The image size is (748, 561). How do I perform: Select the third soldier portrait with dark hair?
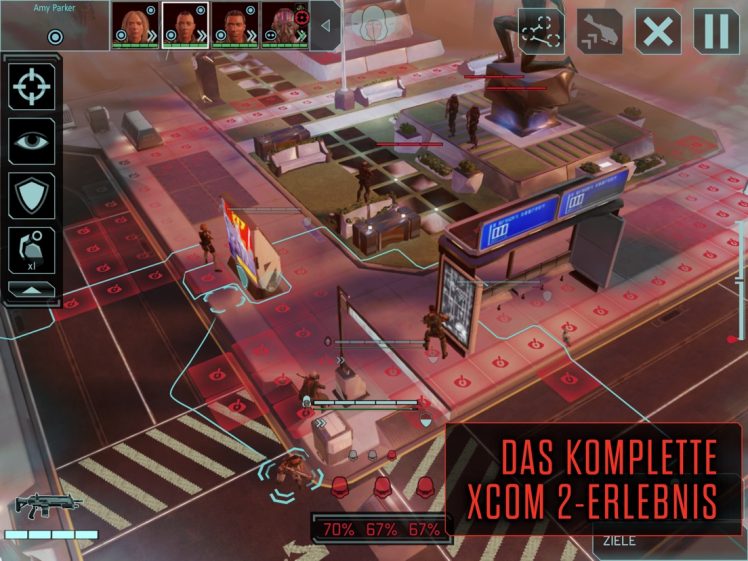[x=234, y=25]
